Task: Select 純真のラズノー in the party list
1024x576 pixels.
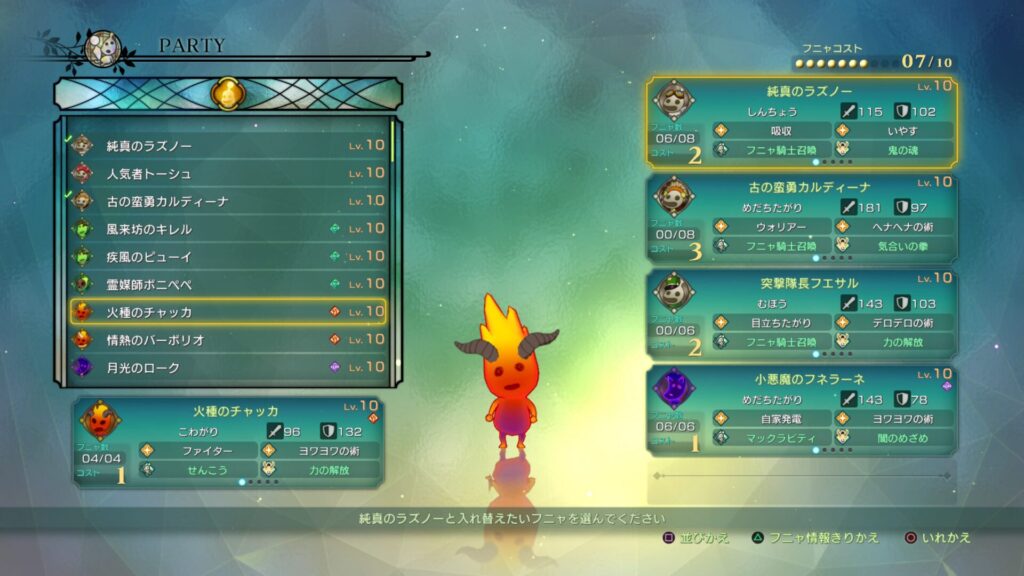Action: click(x=228, y=146)
